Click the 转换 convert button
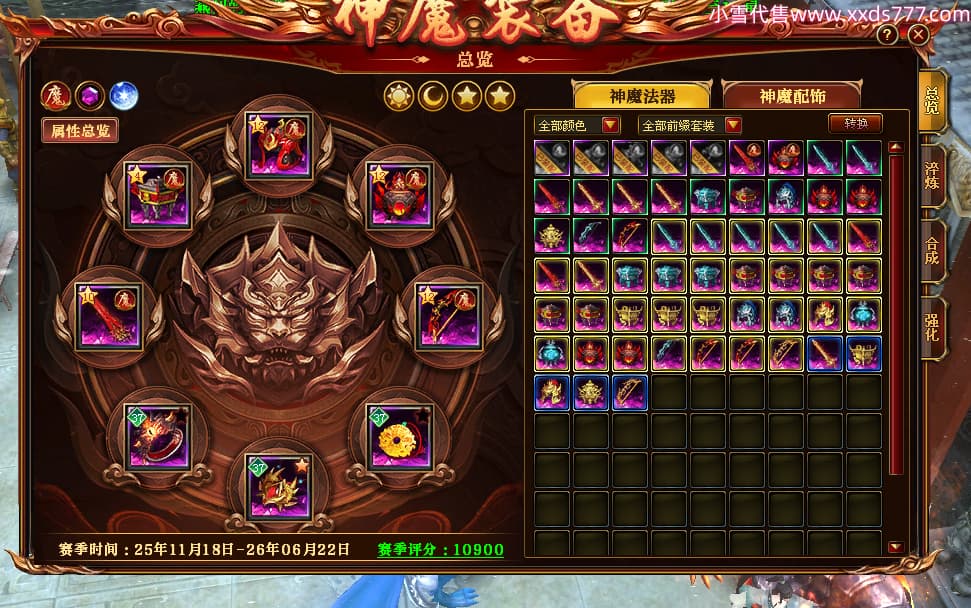 click(x=855, y=124)
